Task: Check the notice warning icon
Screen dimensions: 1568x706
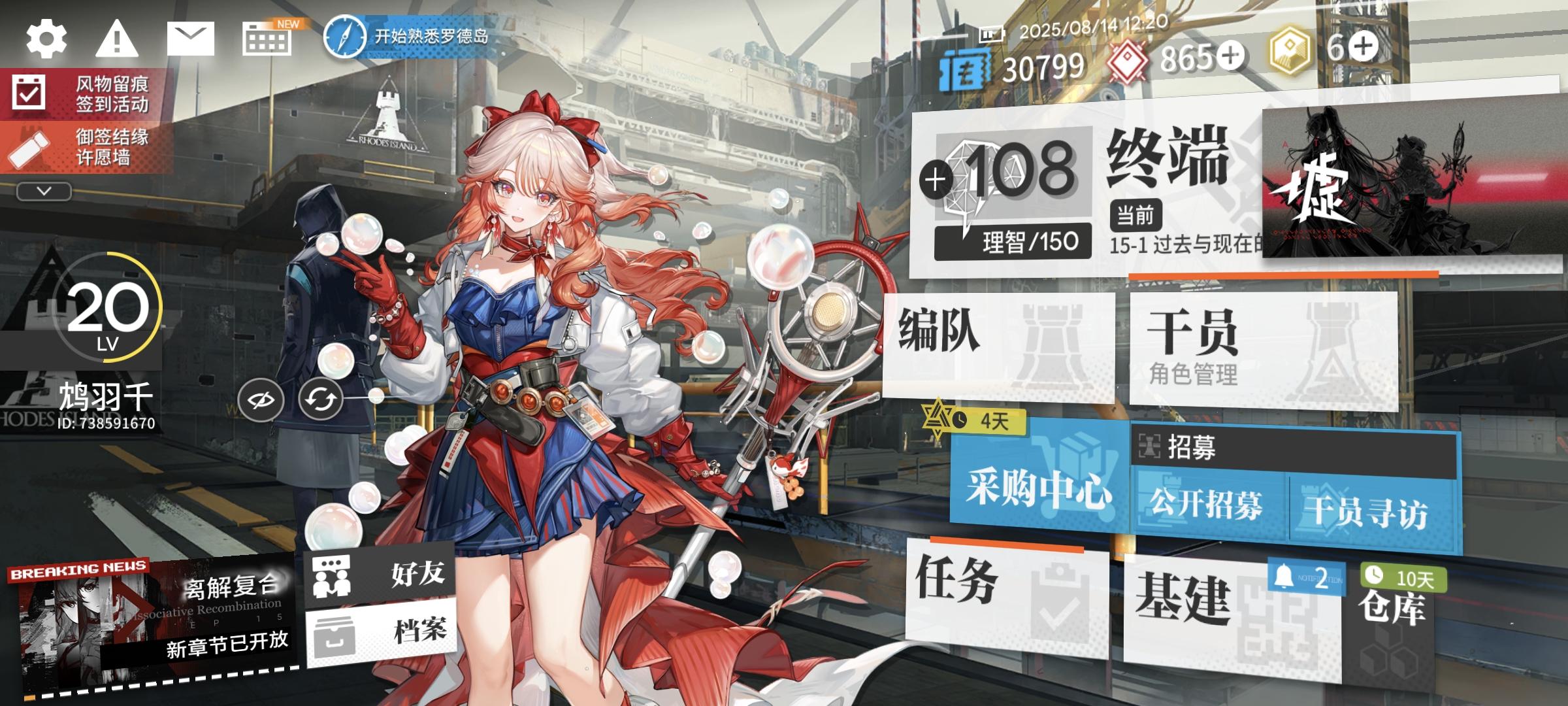Action: pyautogui.click(x=116, y=41)
